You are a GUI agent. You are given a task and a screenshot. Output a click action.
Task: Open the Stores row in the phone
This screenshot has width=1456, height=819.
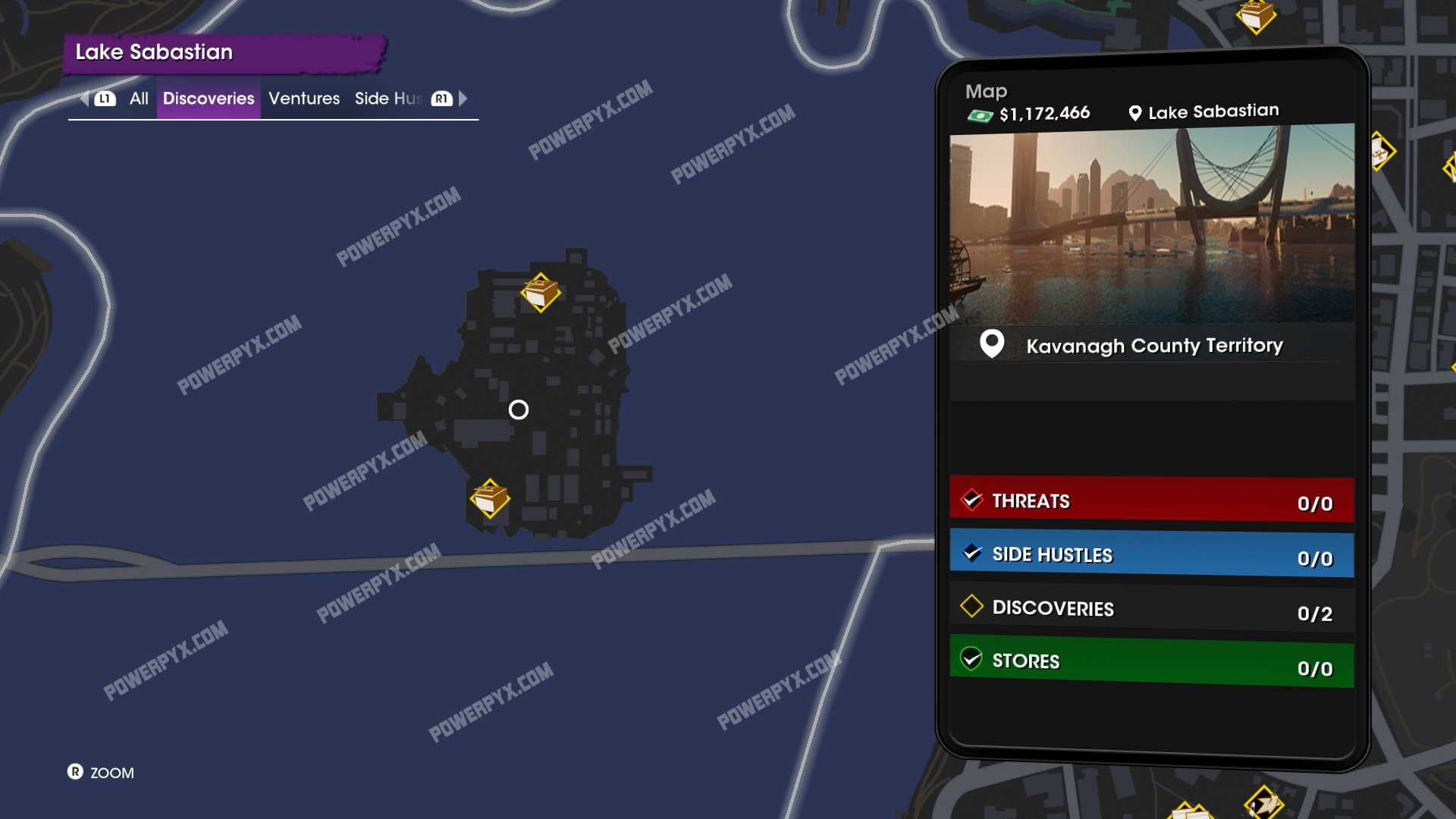coord(1151,663)
